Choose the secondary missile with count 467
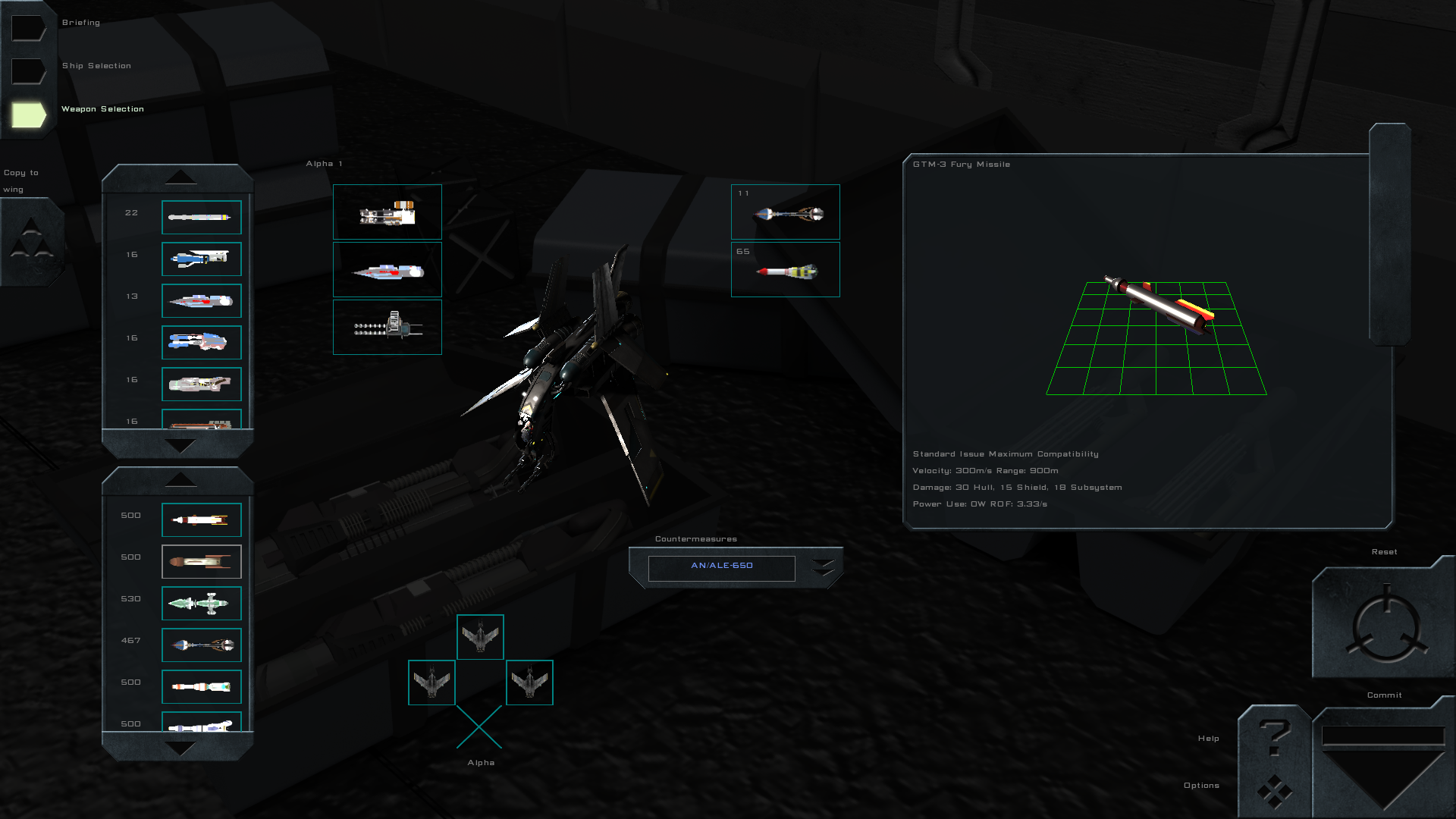The width and height of the screenshot is (1456, 819). click(x=201, y=645)
